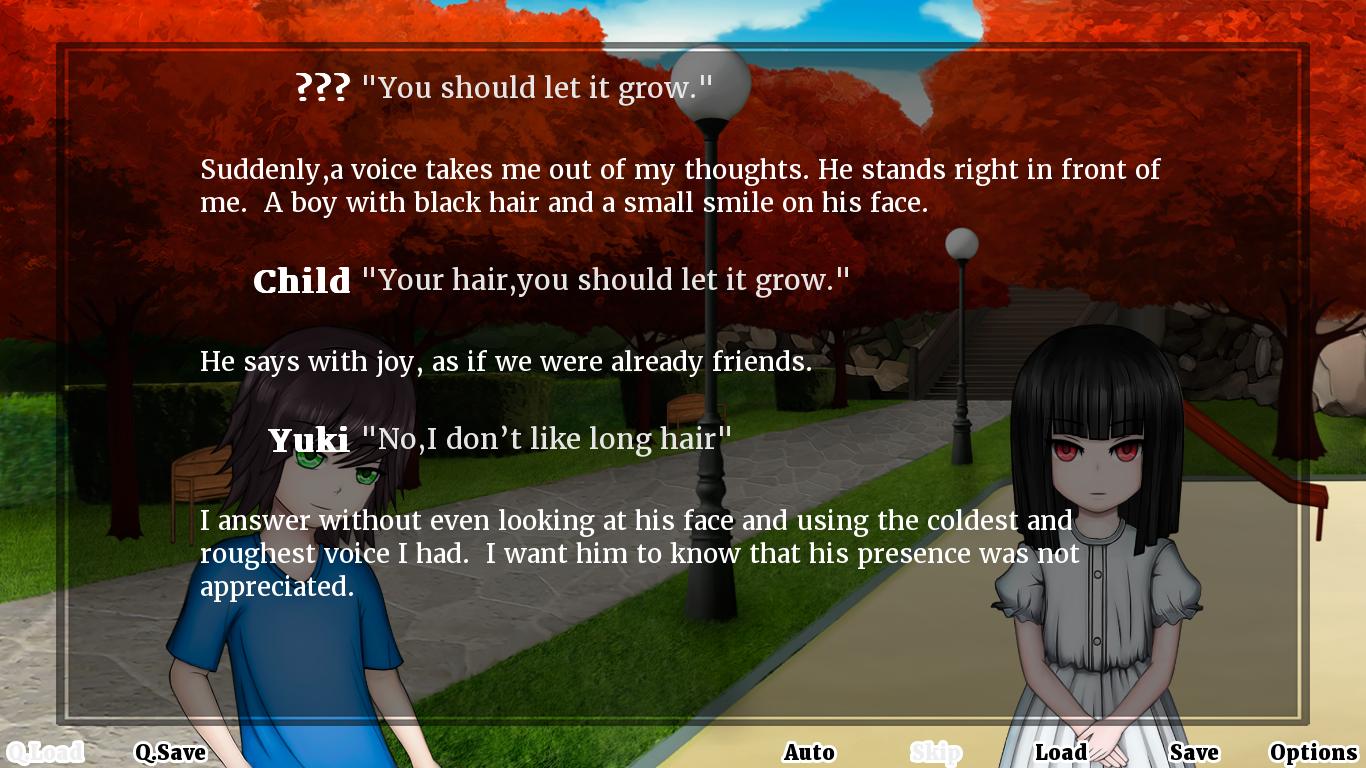The width and height of the screenshot is (1366, 768).
Task: Open the Load menu
Action: point(1060,752)
